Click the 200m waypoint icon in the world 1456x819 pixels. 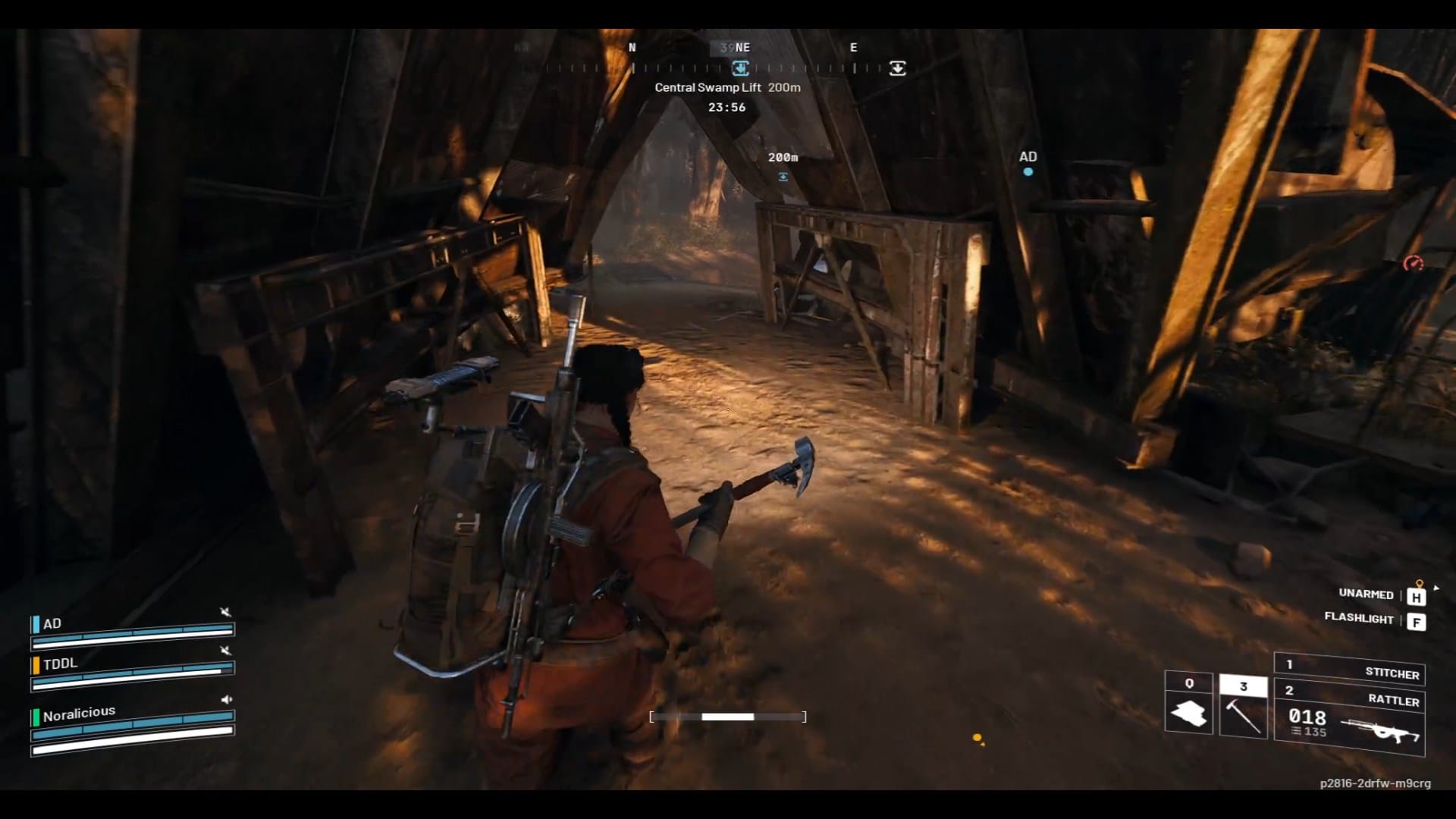[x=783, y=175]
